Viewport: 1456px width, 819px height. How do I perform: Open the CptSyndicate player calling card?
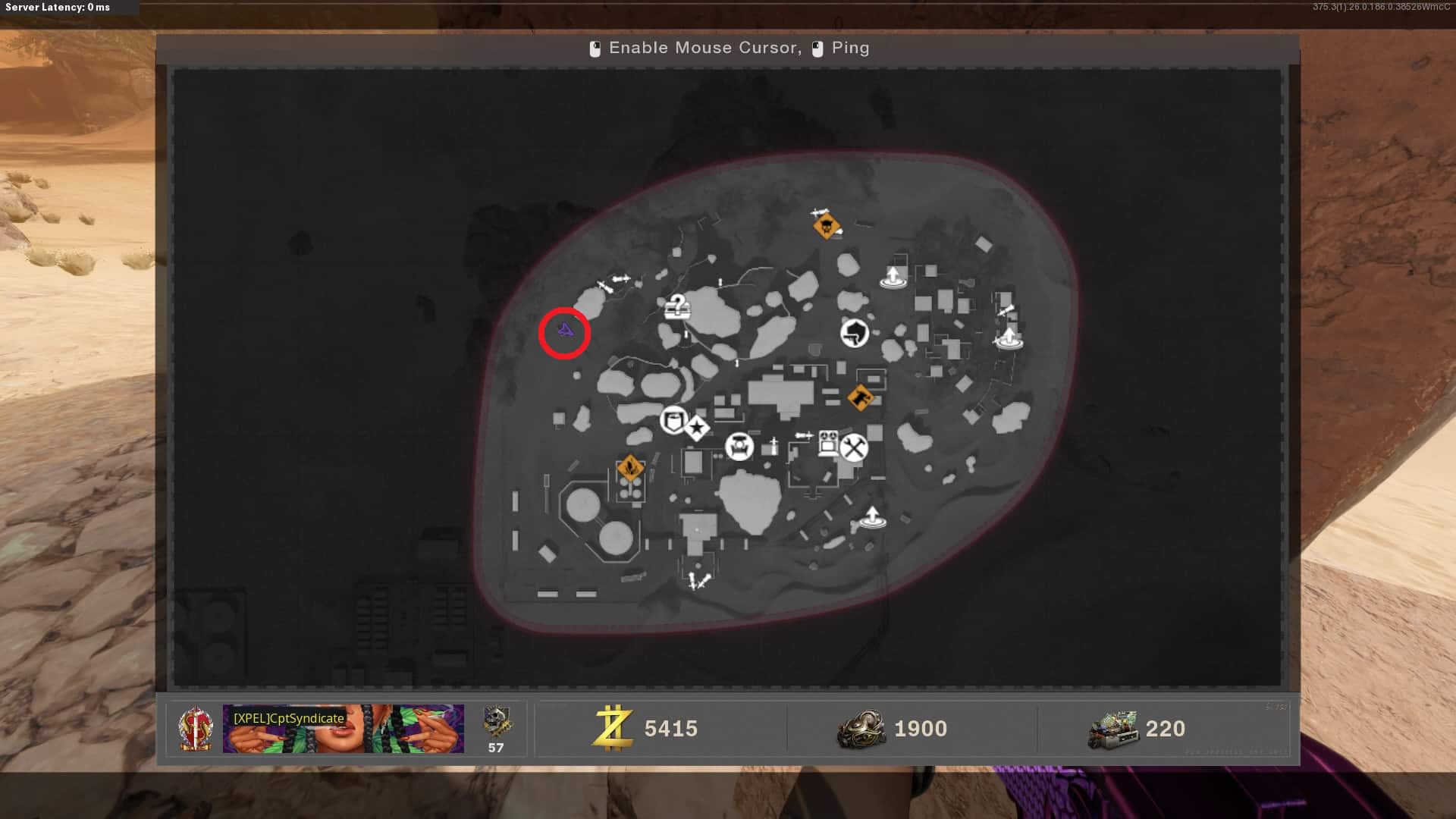343,728
